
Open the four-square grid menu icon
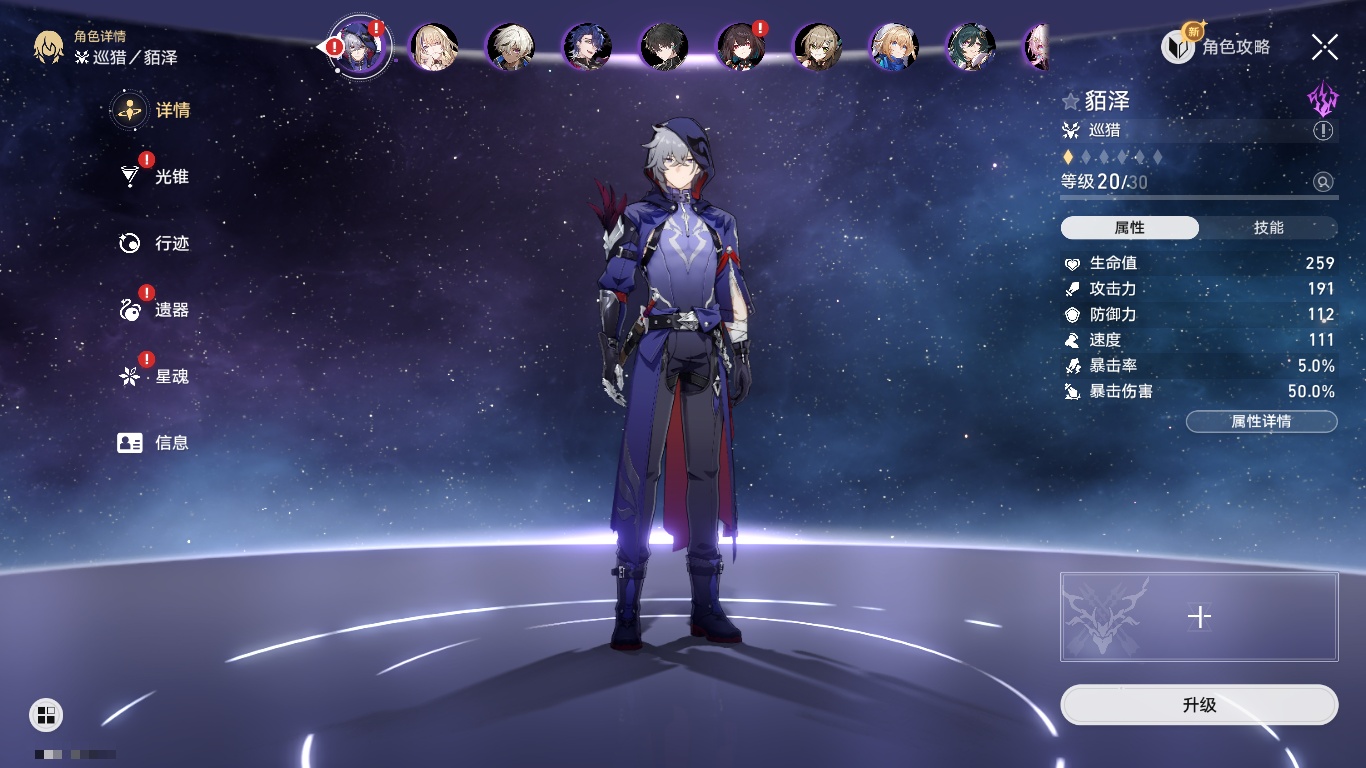click(46, 714)
